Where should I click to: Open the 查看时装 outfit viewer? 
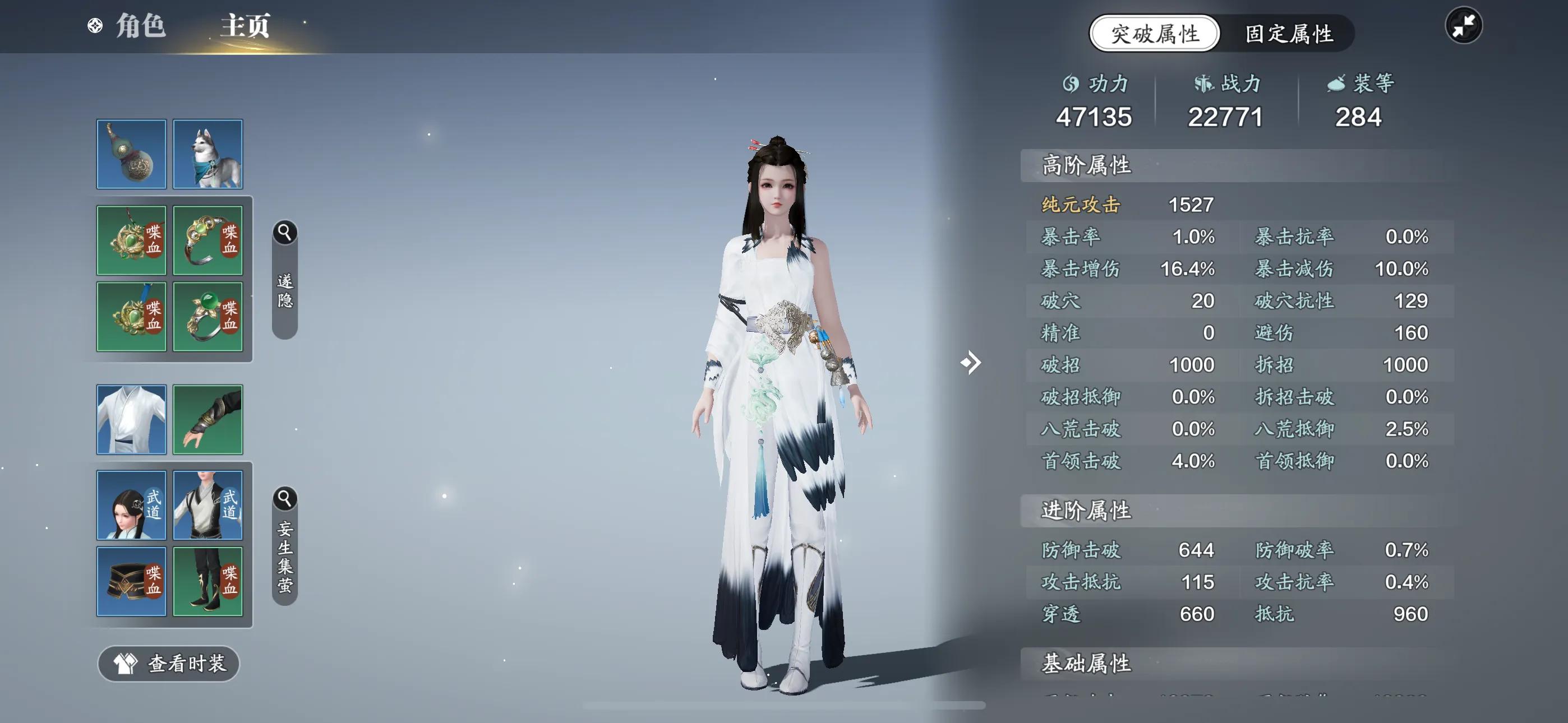coord(169,664)
